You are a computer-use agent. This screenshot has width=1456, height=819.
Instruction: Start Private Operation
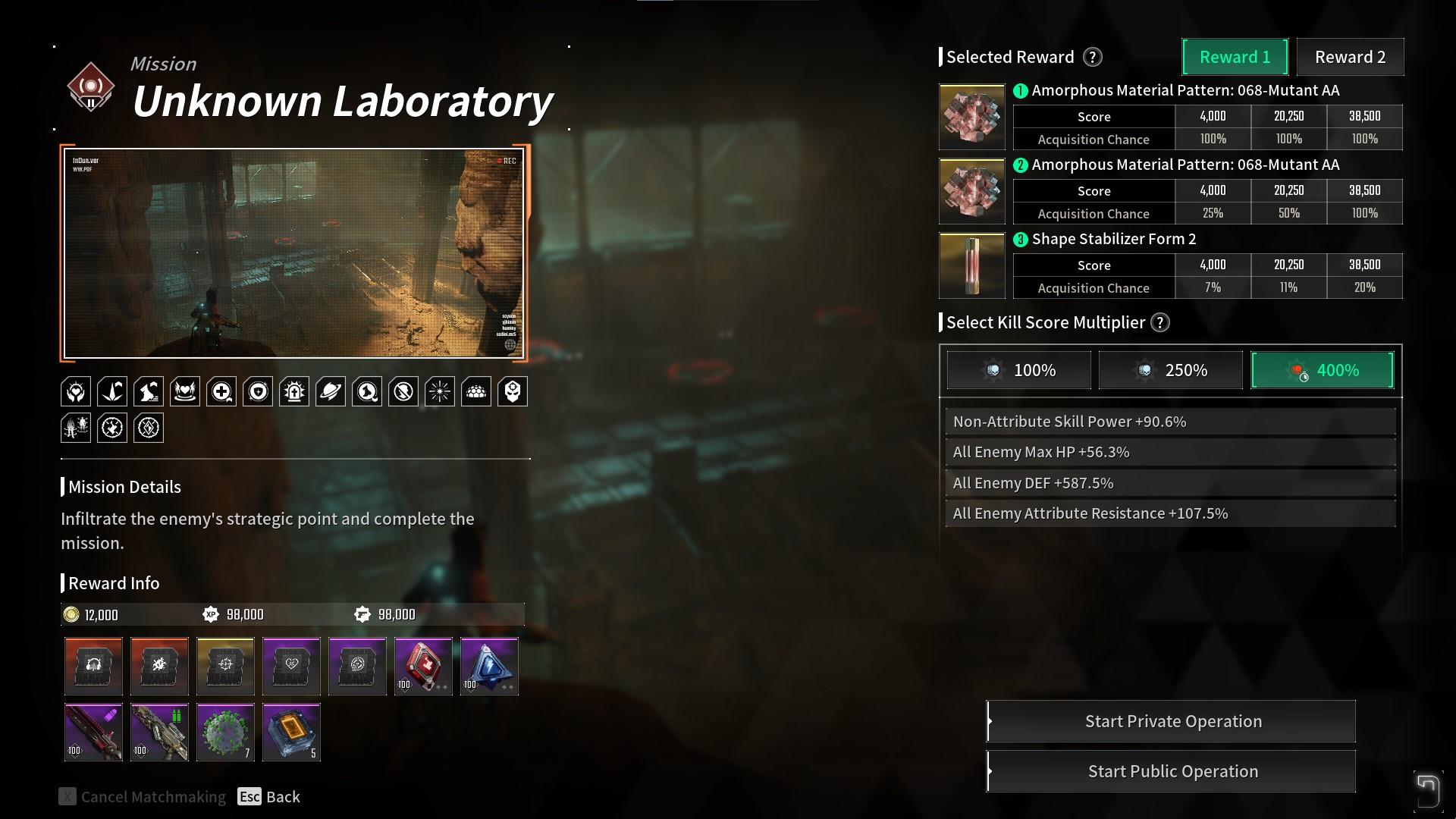(x=1172, y=721)
